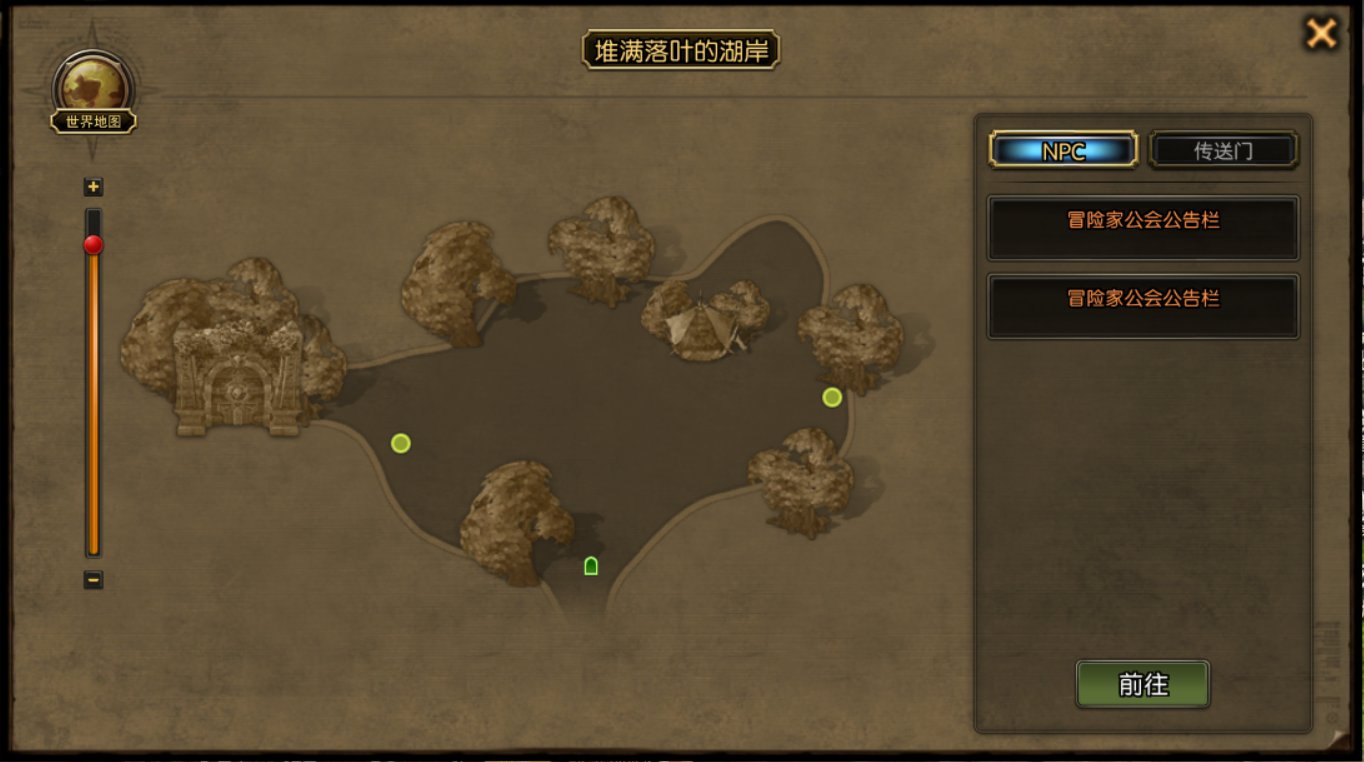Close the map window
The image size is (1364, 762).
(x=1321, y=34)
